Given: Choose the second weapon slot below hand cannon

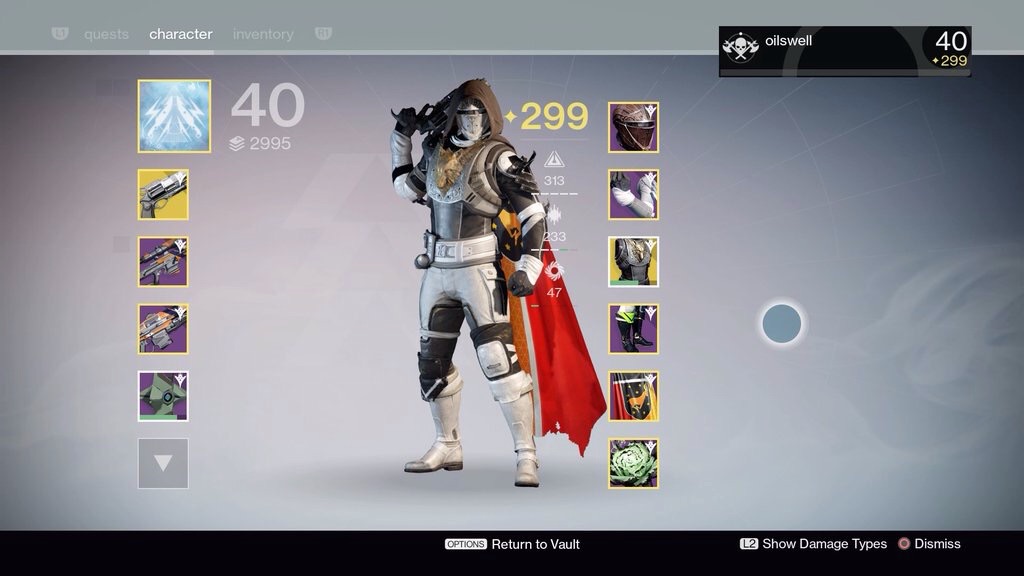Looking at the screenshot, I should (163, 262).
